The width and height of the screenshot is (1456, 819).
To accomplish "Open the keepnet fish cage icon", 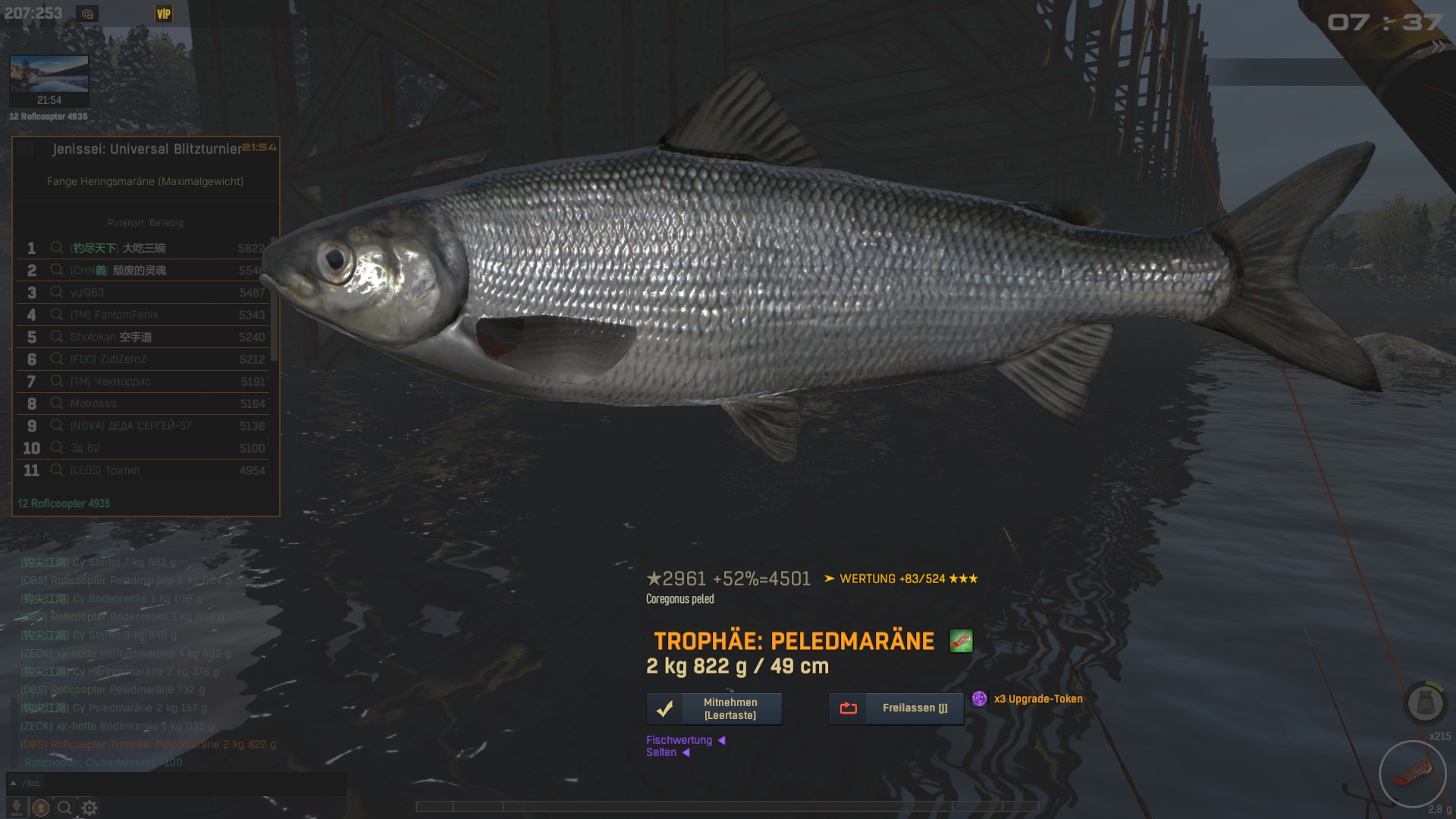I will (1425, 703).
